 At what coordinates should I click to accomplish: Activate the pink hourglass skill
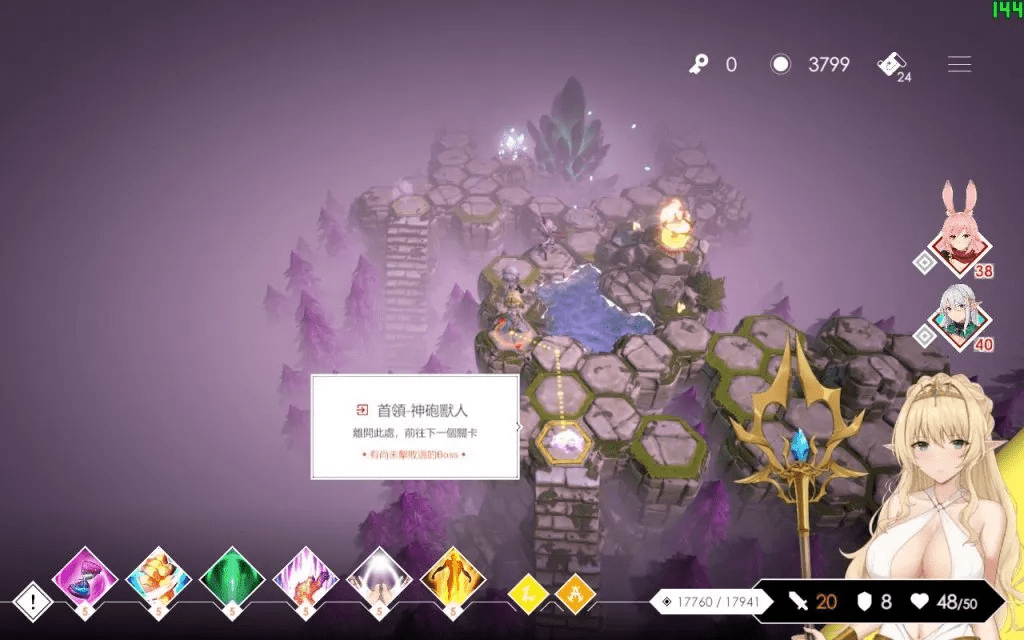pyautogui.click(x=85, y=578)
